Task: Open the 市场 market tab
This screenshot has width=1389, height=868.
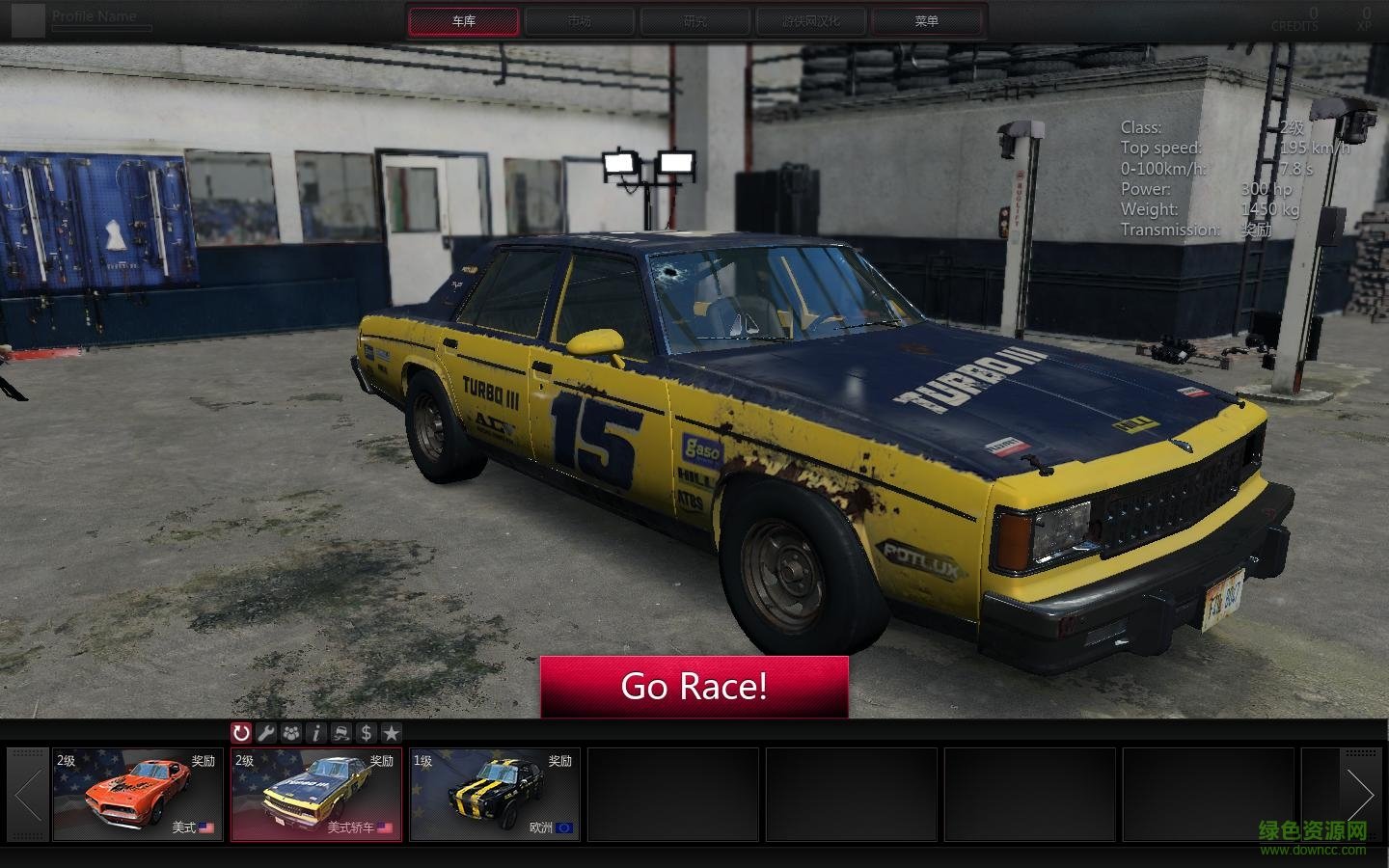Action: click(580, 21)
